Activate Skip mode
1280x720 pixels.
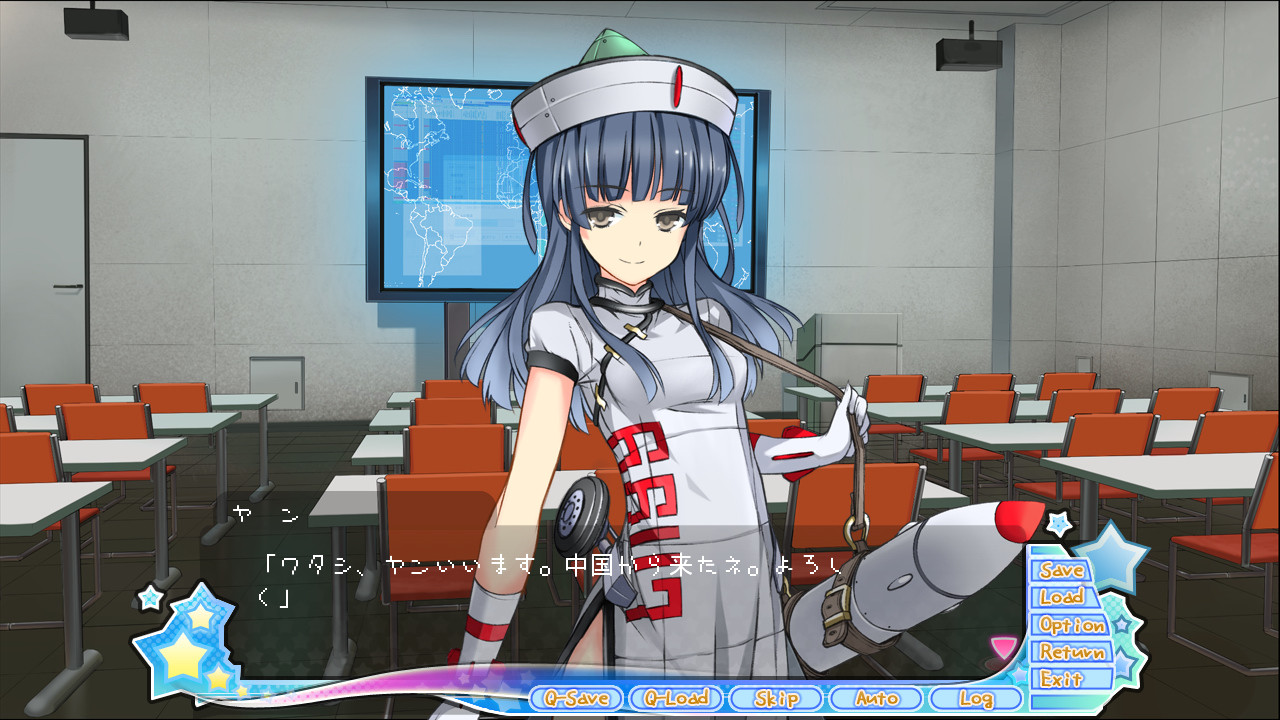pos(776,698)
